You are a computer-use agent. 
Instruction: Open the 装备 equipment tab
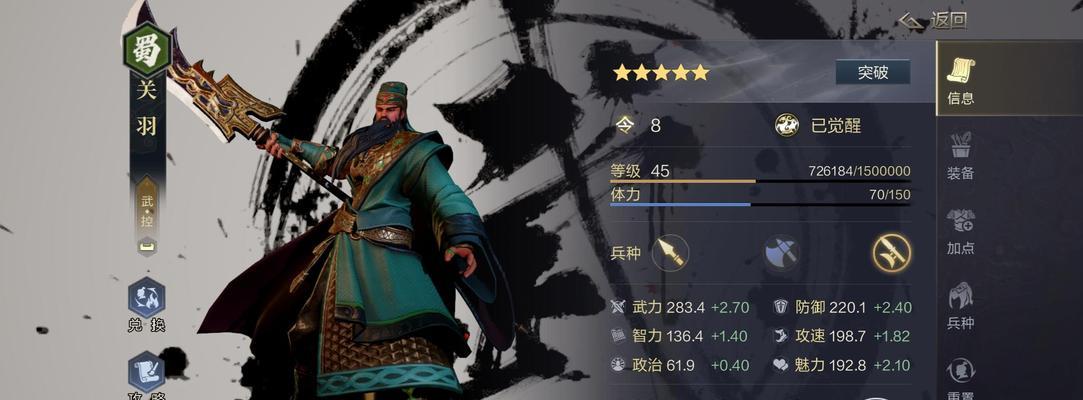pyautogui.click(x=960, y=155)
